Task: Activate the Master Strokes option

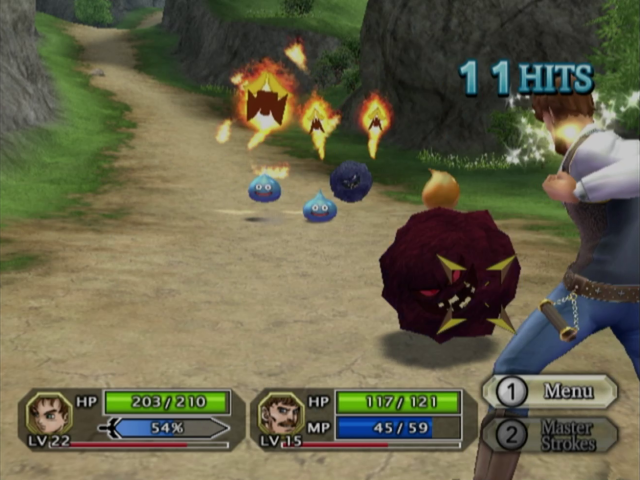Action: click(553, 435)
